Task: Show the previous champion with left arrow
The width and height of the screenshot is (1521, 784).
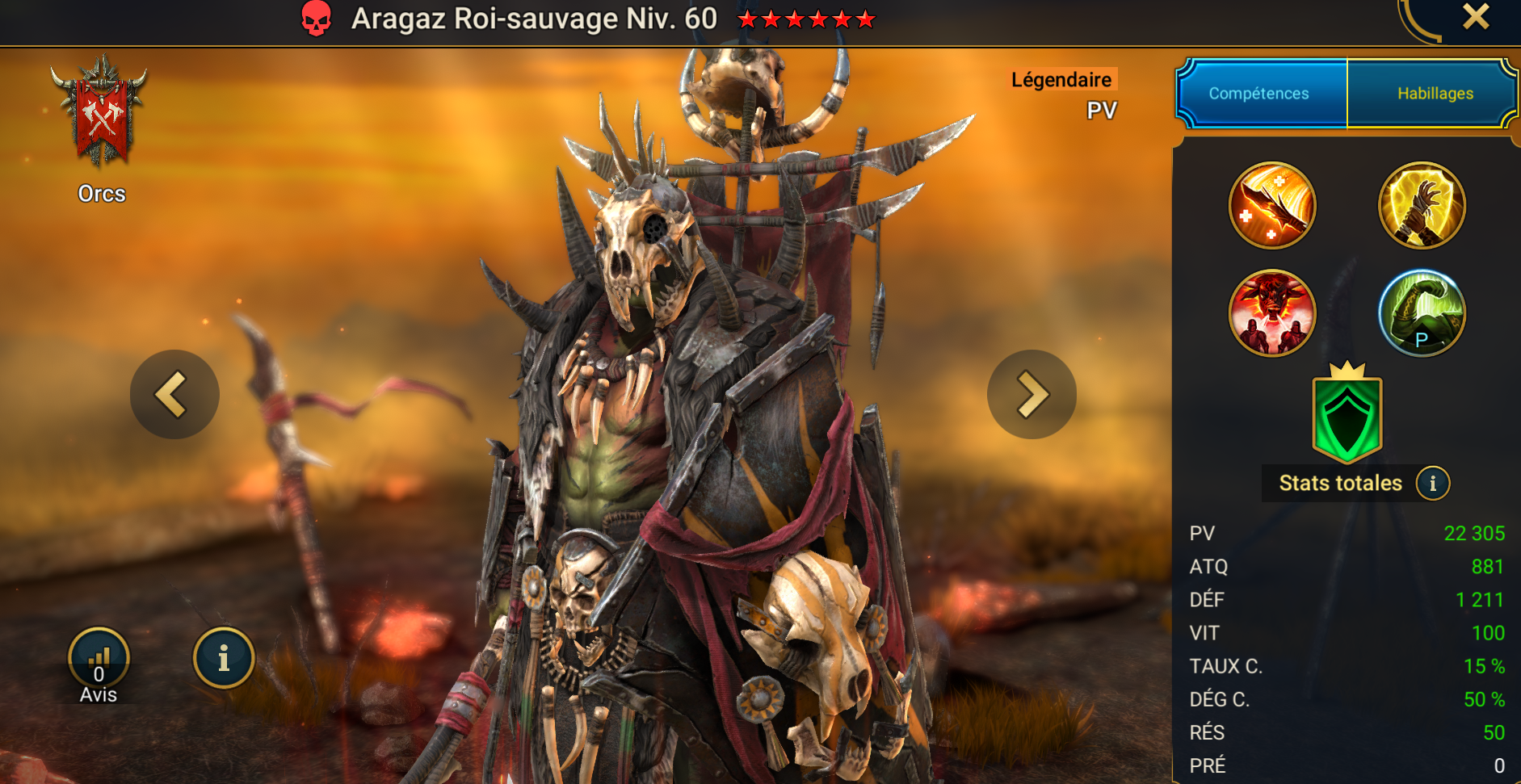Action: click(174, 394)
